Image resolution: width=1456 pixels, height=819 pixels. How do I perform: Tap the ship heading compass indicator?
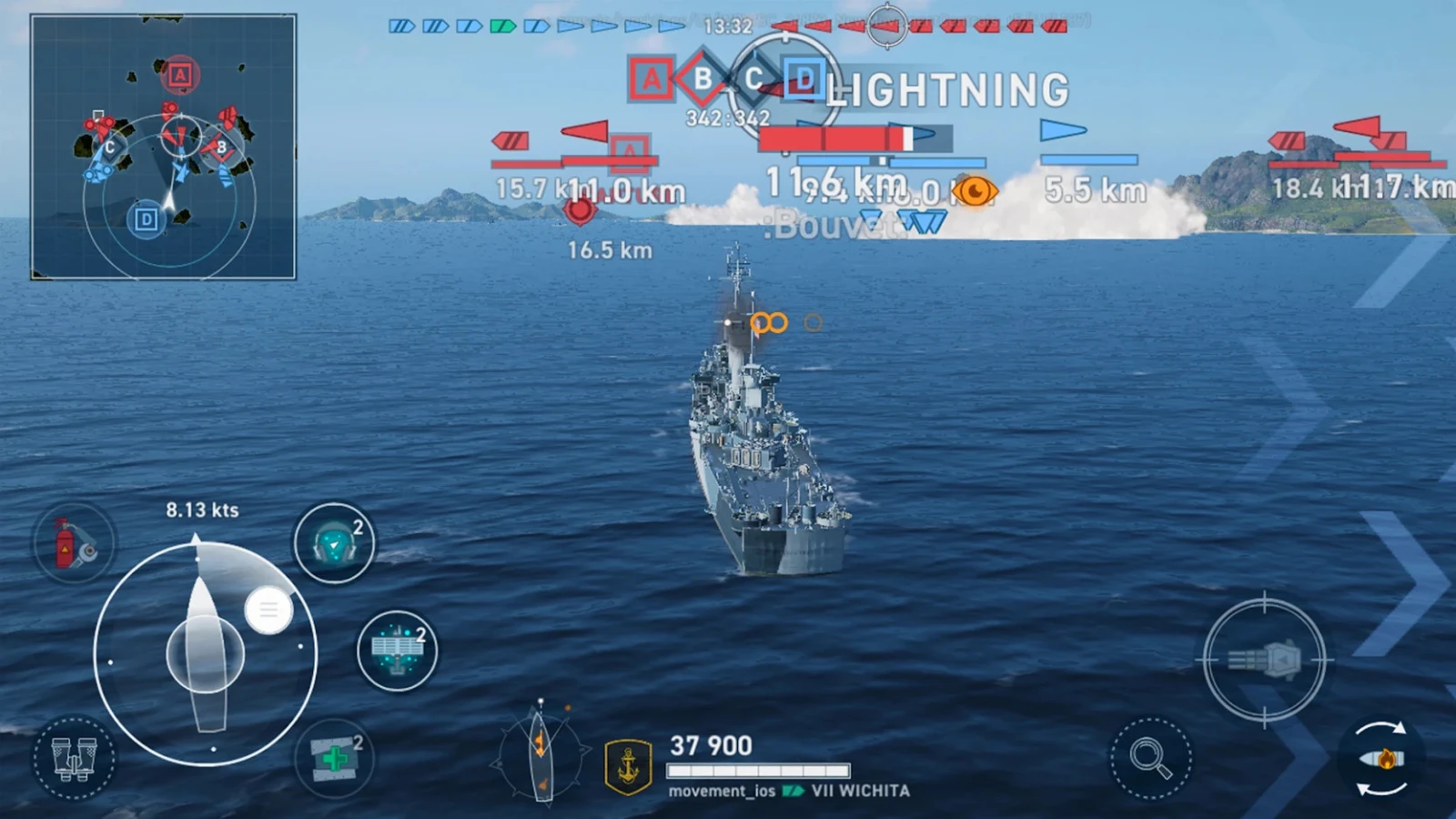[541, 753]
